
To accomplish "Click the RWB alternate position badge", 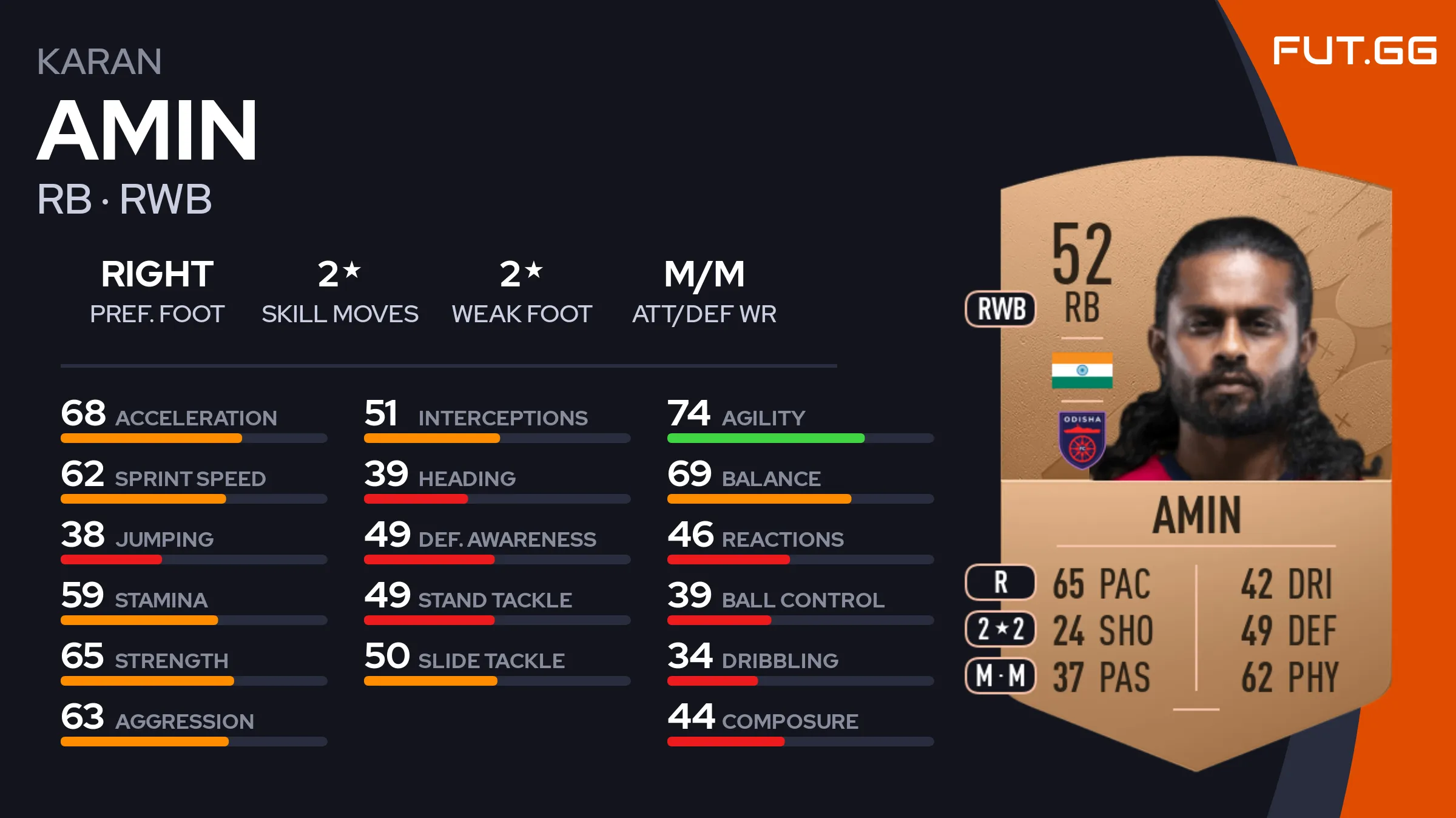I will (x=1000, y=309).
